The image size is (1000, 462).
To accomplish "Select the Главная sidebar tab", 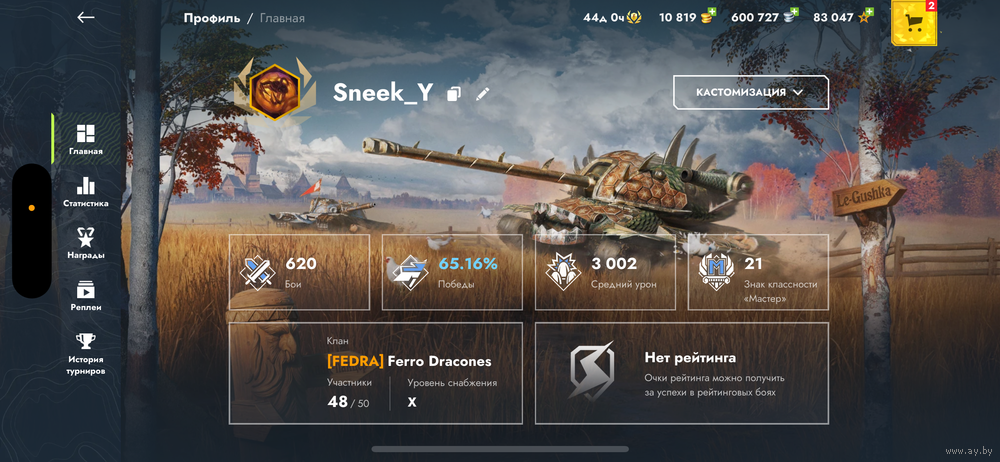I will (86, 140).
